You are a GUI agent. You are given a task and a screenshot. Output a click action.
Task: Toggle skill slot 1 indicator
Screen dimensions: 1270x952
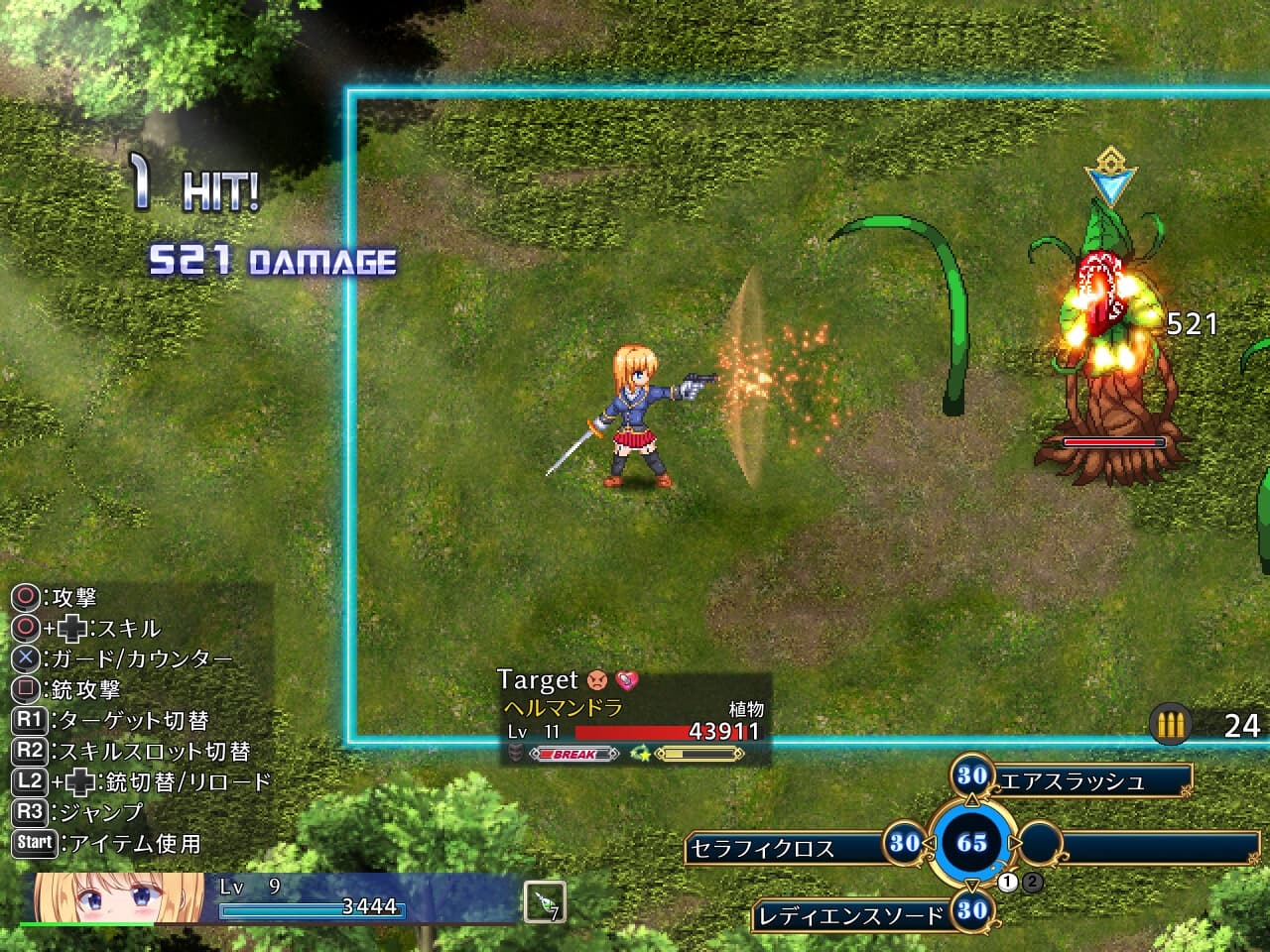point(1007,881)
